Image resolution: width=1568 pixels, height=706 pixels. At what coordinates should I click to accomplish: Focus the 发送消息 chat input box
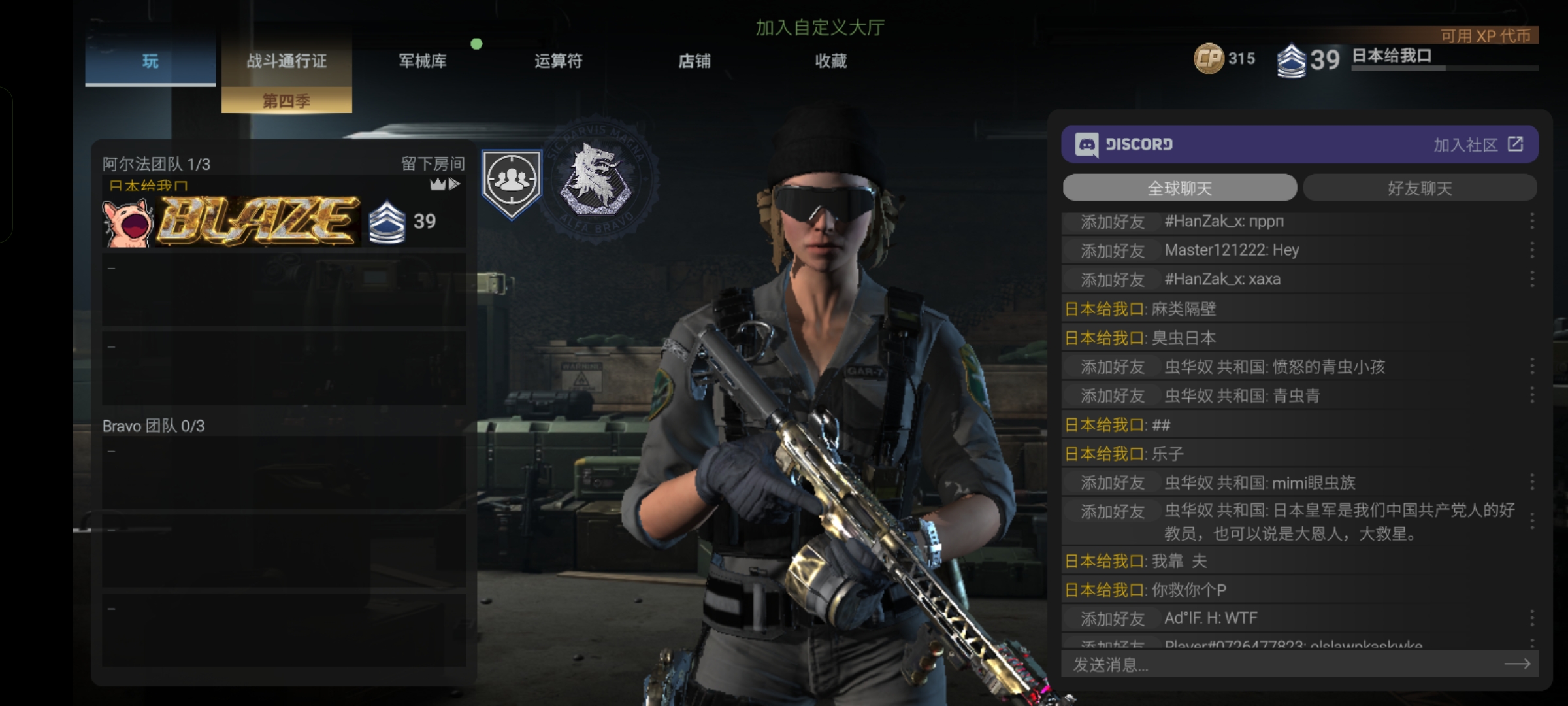pos(1281,665)
